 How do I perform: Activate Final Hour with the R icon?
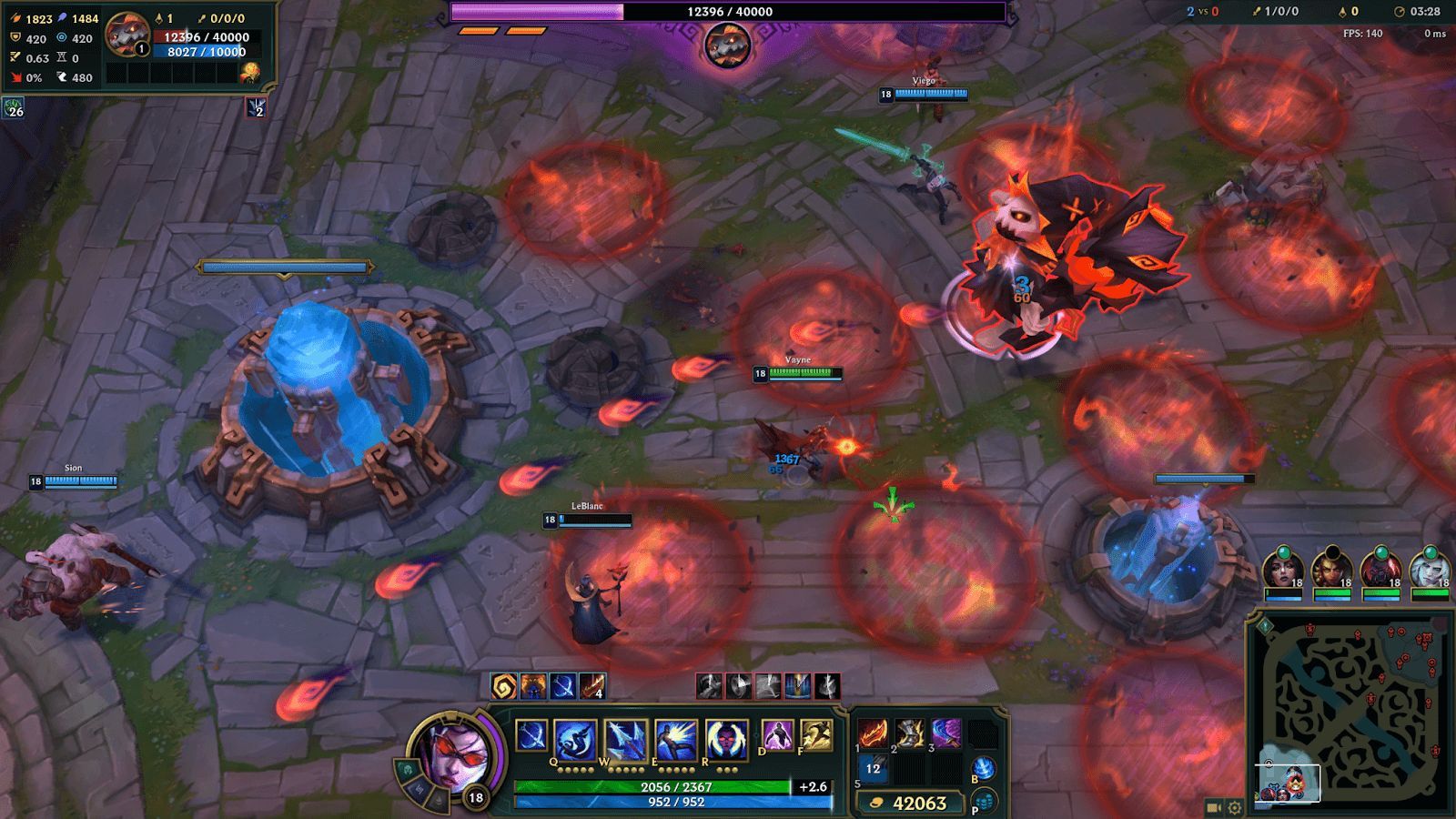[728, 737]
